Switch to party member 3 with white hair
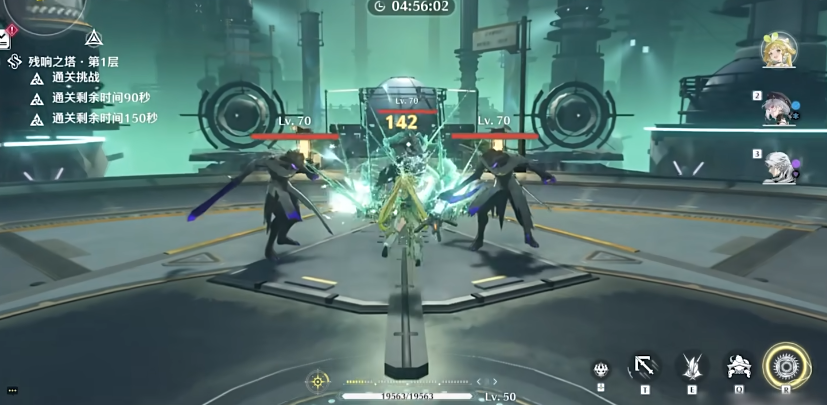The image size is (827, 405). [x=777, y=167]
